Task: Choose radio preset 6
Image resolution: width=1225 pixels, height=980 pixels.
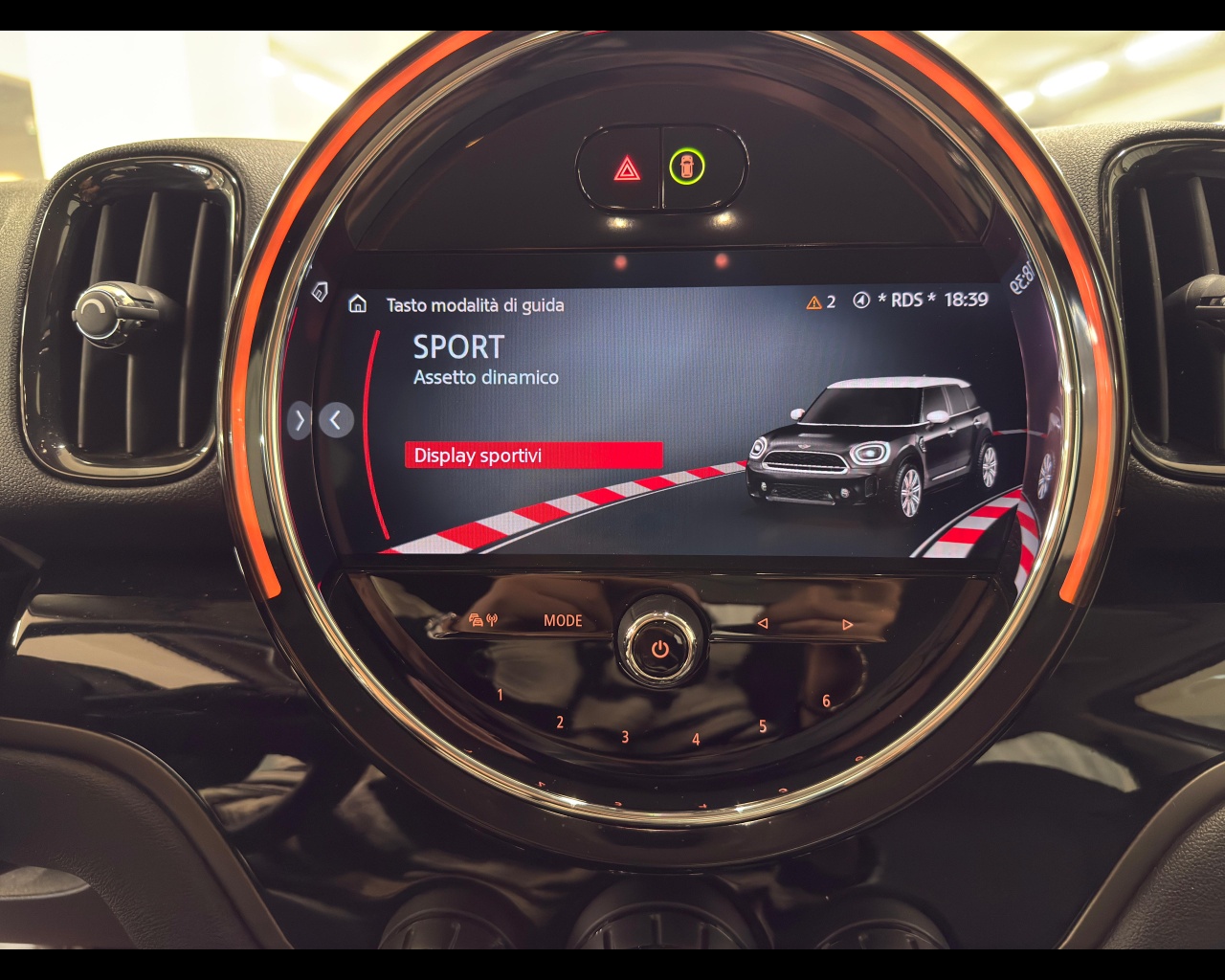Action: click(827, 701)
